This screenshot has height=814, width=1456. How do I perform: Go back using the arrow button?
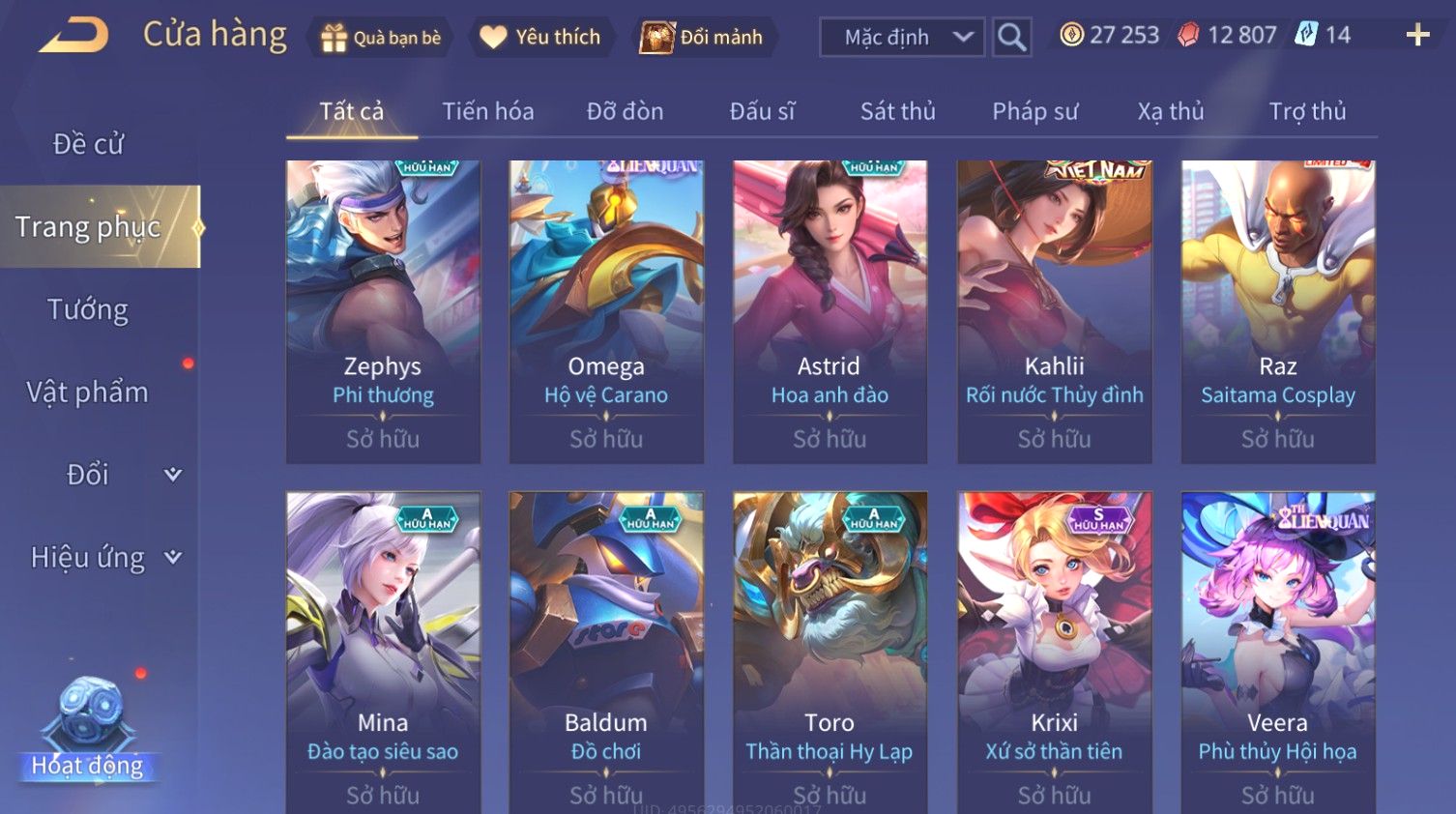coord(73,36)
